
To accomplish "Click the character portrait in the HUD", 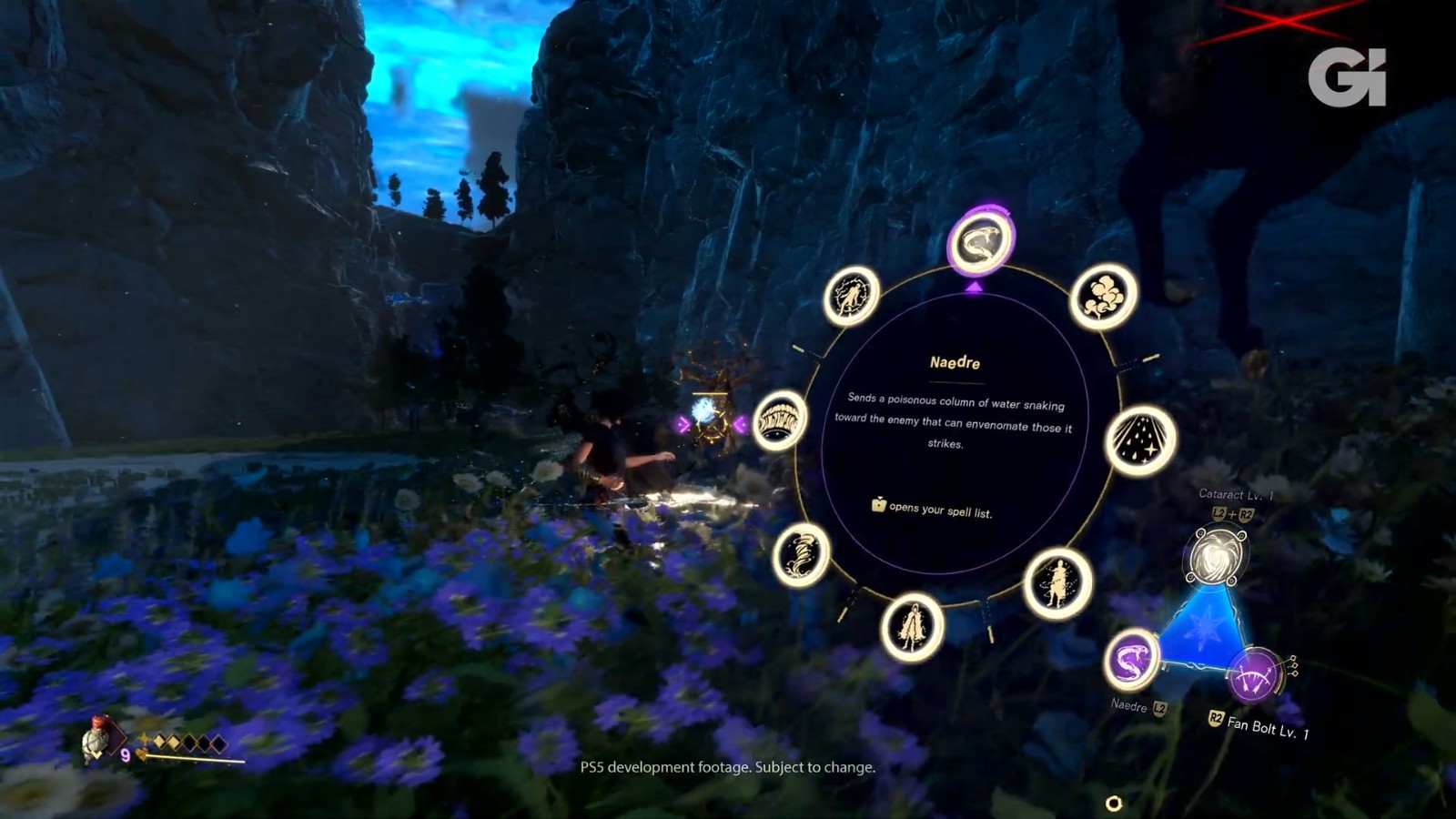I will point(96,739).
